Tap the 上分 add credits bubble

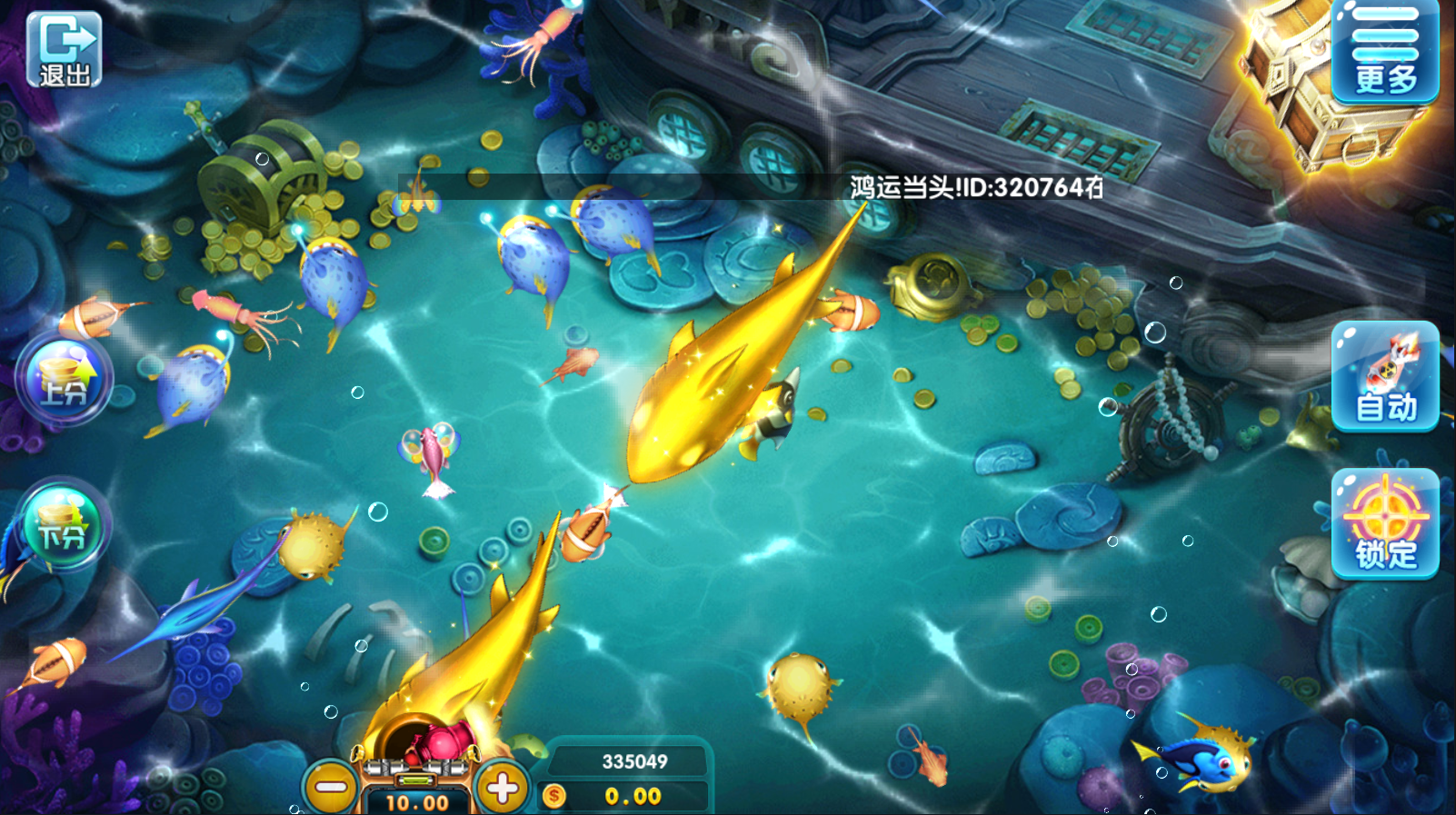[x=64, y=379]
